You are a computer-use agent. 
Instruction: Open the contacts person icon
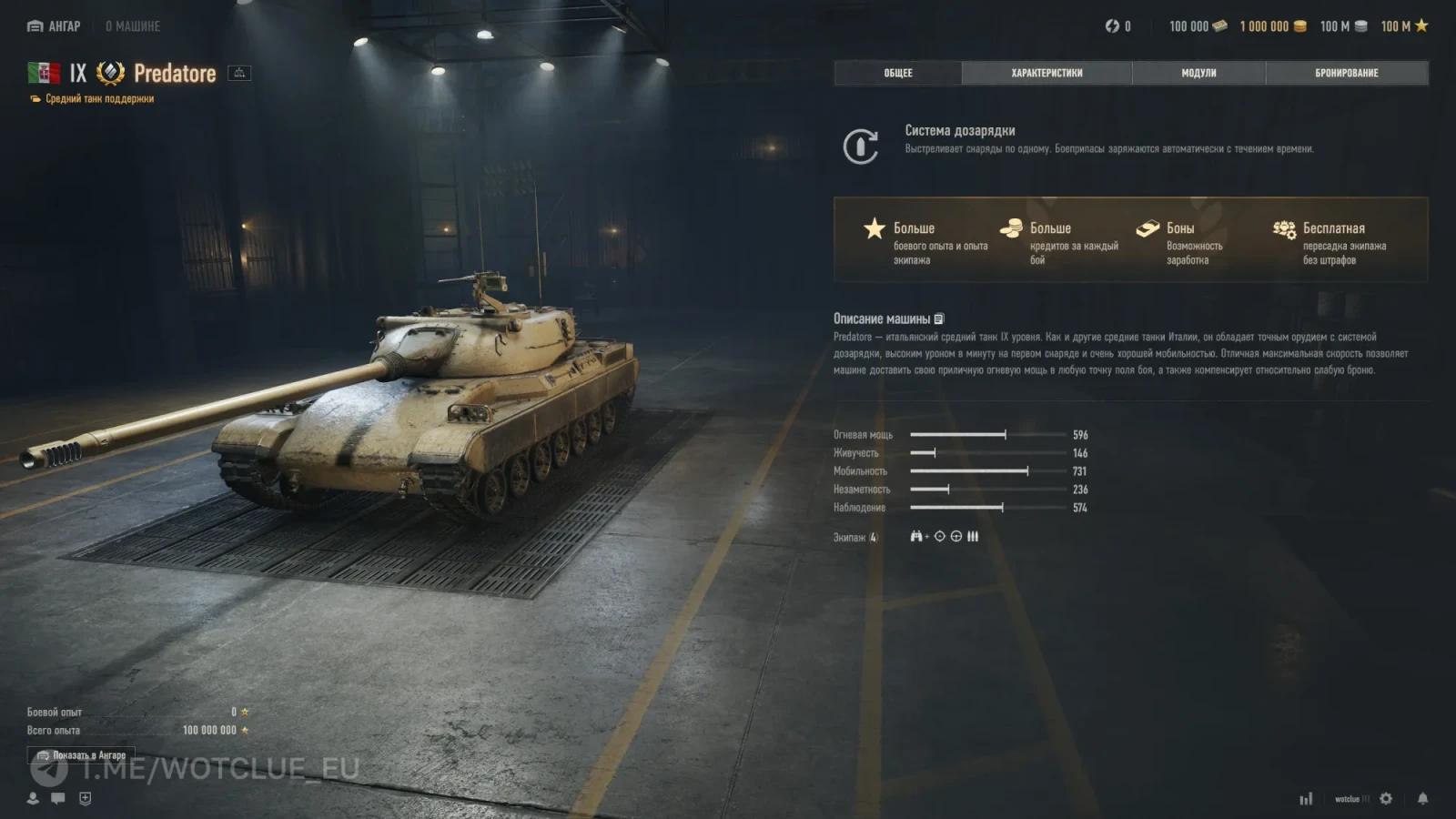point(33,798)
